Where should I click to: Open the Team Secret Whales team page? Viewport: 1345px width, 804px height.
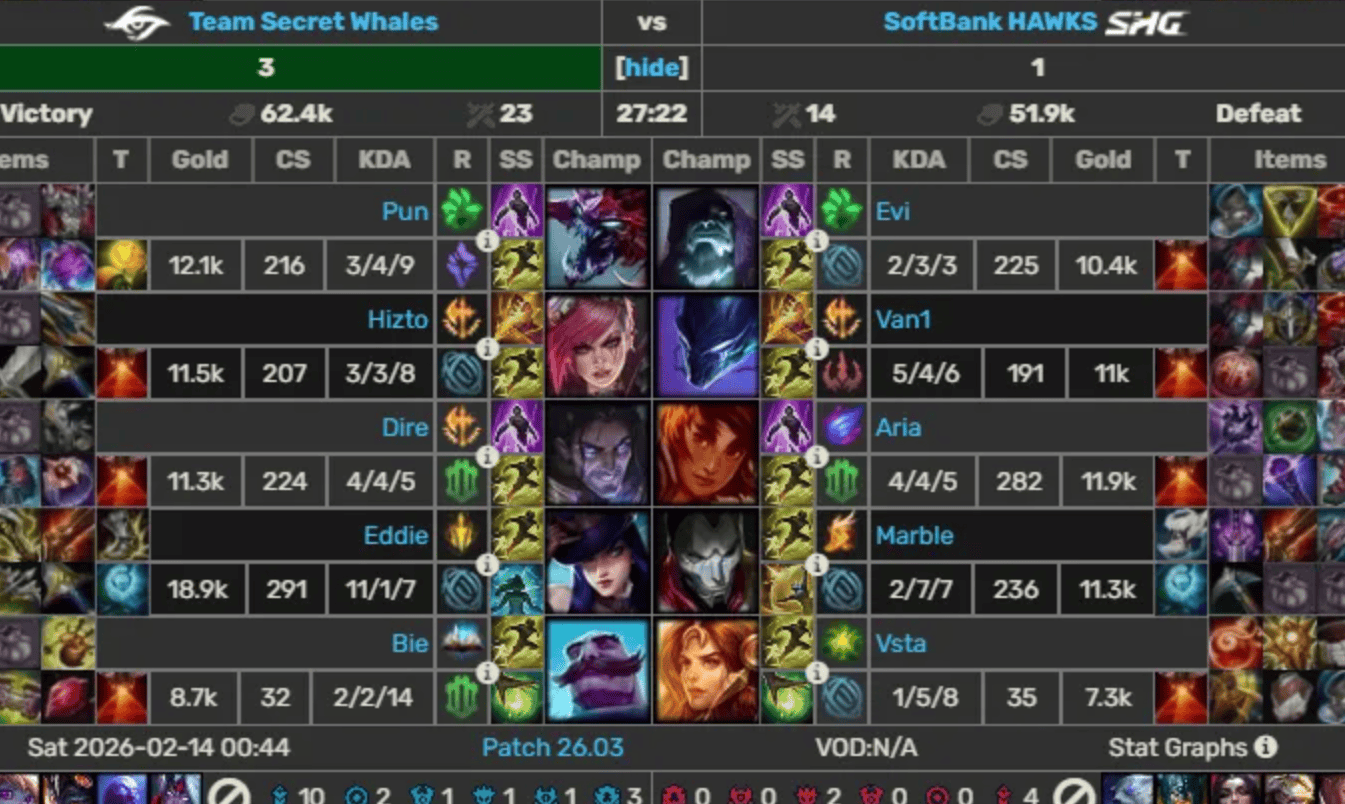click(313, 21)
